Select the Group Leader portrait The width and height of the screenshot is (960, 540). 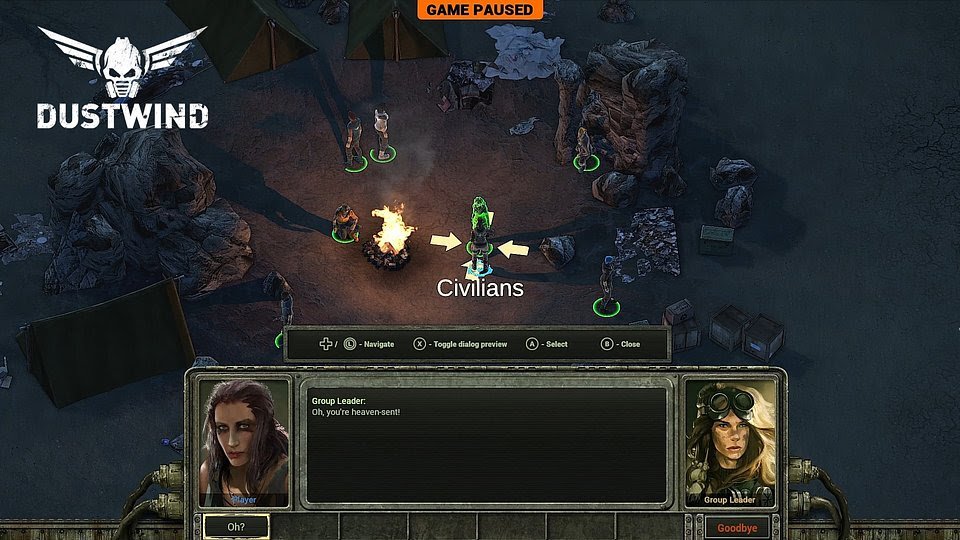pos(729,441)
